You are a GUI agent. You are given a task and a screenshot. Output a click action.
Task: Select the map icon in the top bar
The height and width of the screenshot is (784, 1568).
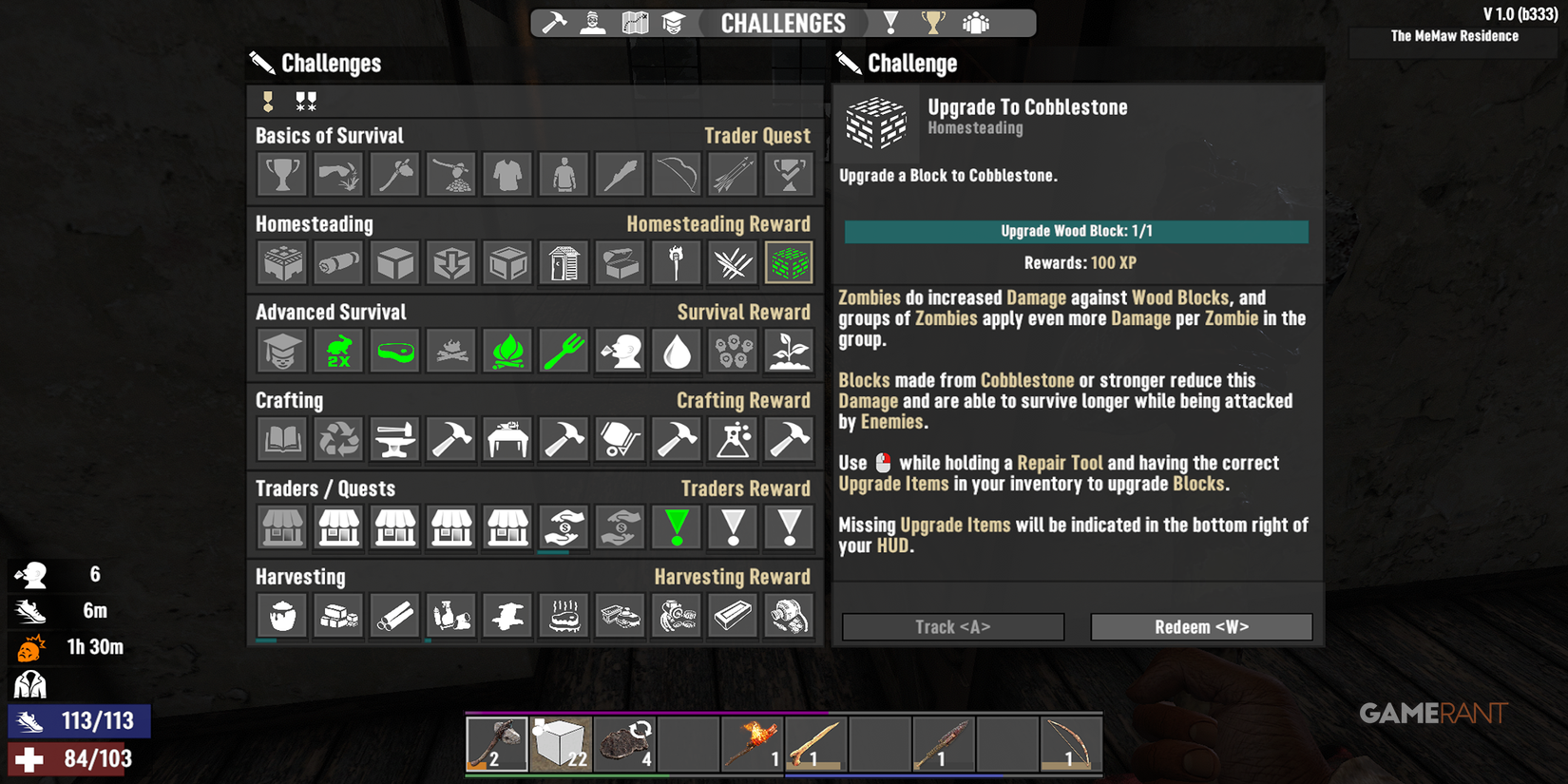(634, 22)
